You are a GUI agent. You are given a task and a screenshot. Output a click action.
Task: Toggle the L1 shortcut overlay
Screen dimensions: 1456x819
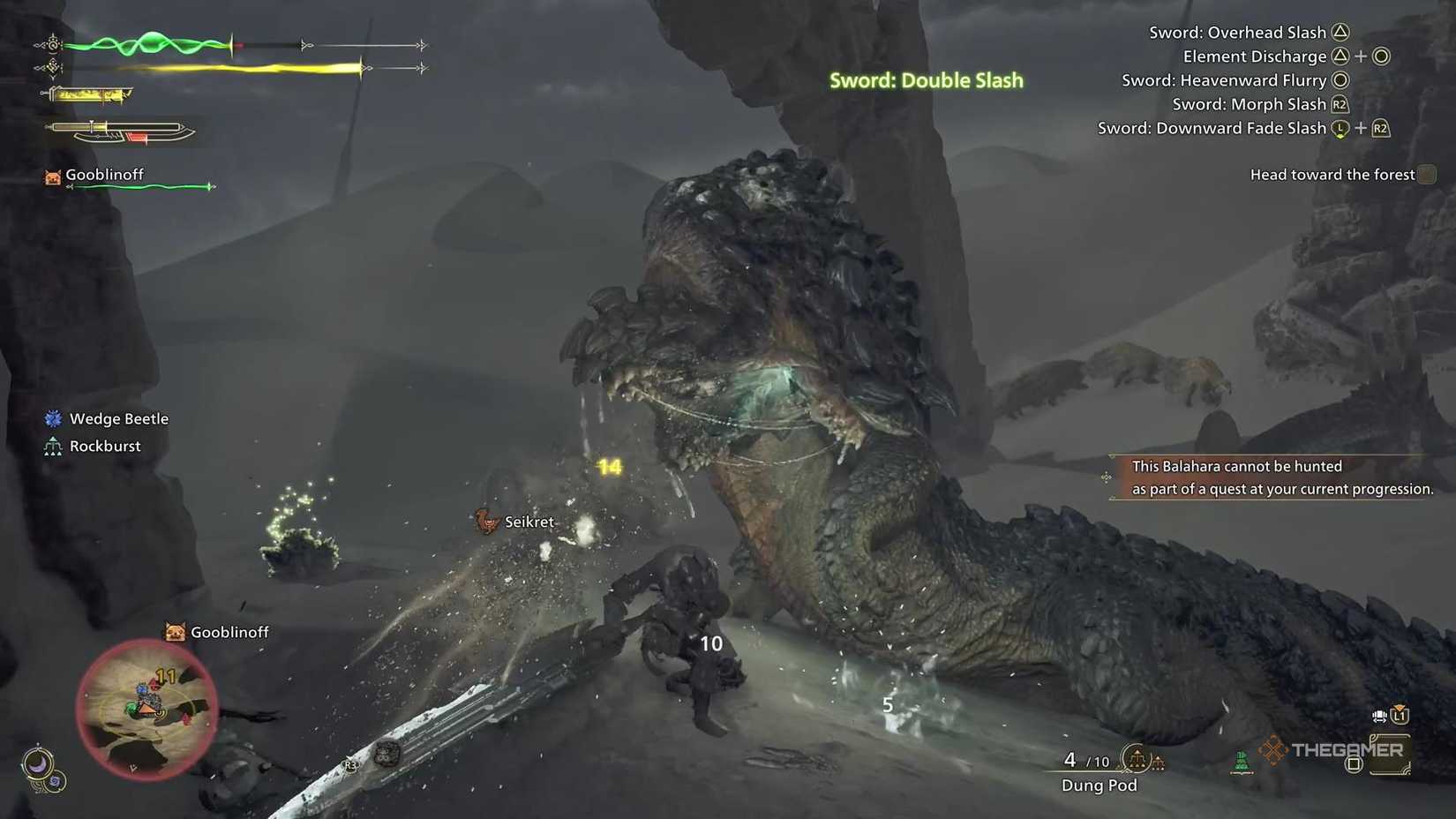pos(1401,717)
